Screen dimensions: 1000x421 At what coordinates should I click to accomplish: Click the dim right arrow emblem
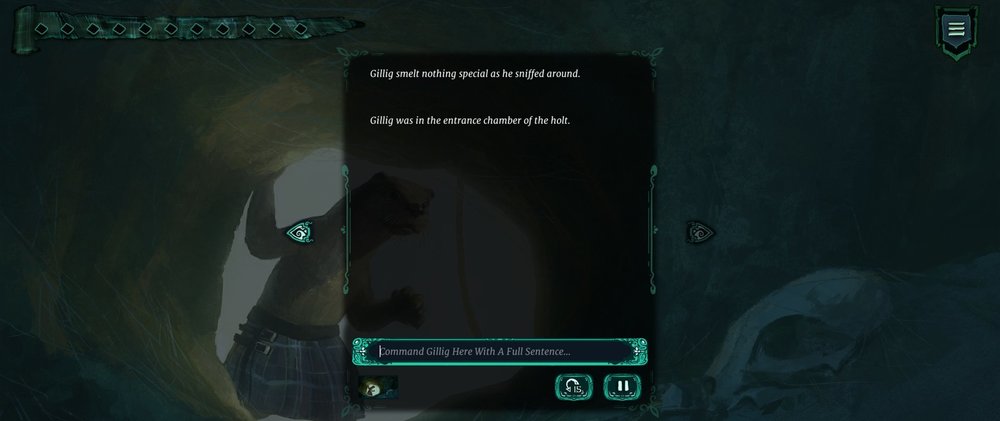700,233
